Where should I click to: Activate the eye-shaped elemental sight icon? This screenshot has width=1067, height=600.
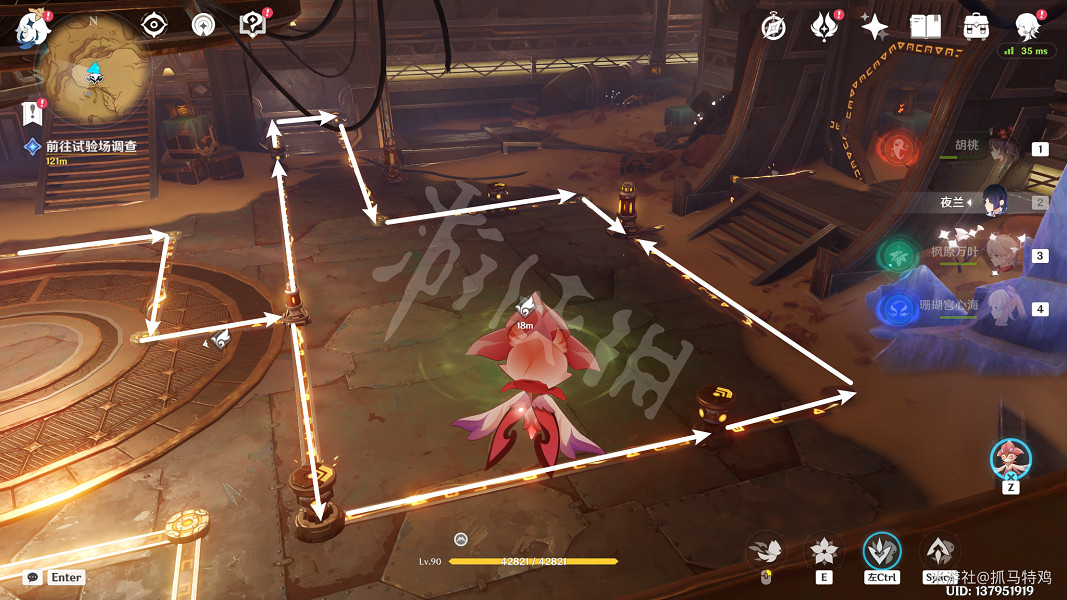pos(154,26)
